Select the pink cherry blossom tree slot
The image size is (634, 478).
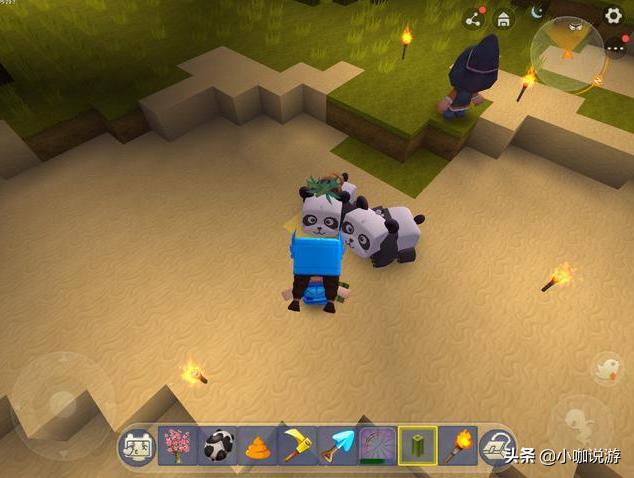click(x=177, y=446)
